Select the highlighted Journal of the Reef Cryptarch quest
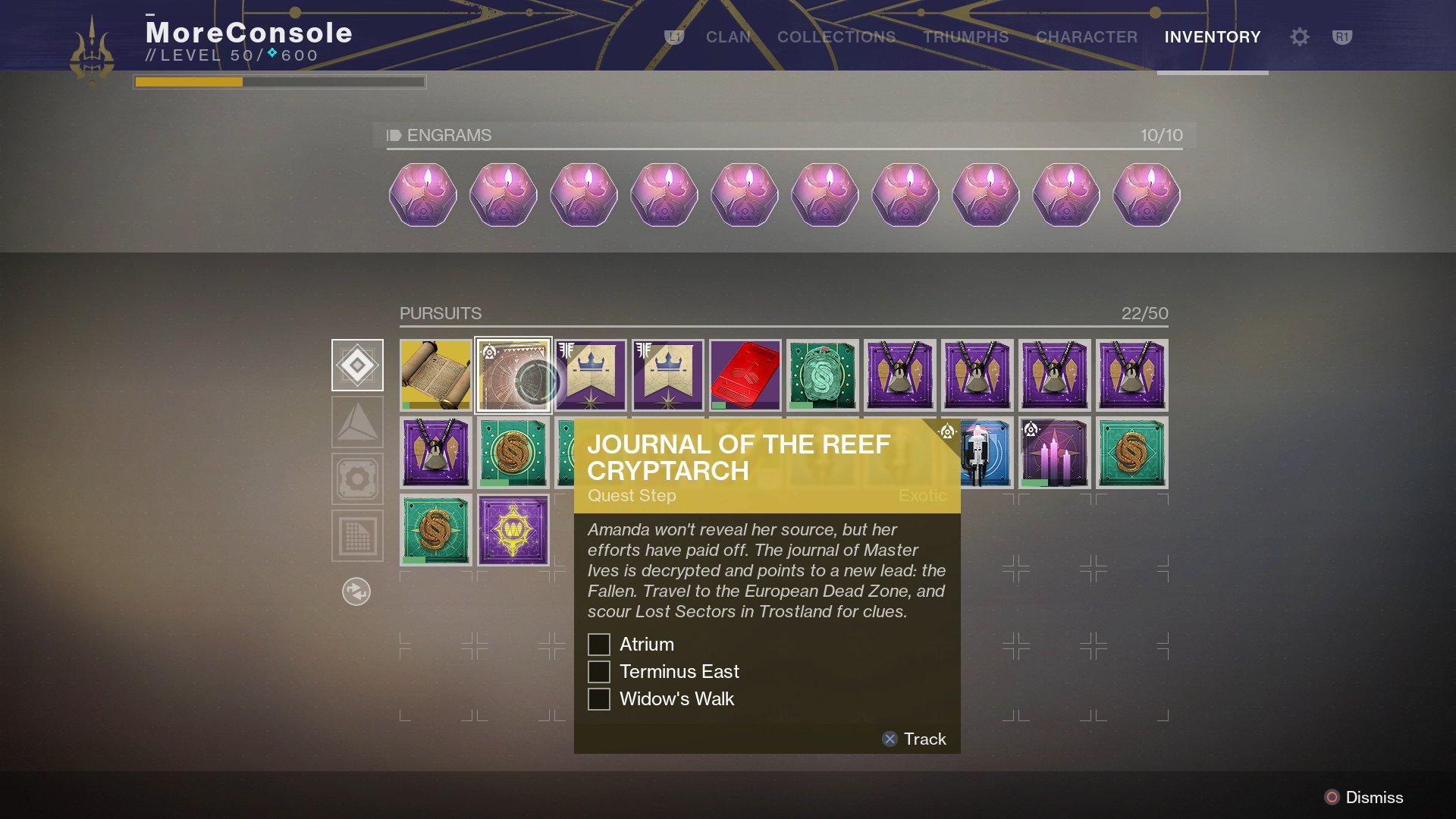This screenshot has height=819, width=1456. coord(513,375)
